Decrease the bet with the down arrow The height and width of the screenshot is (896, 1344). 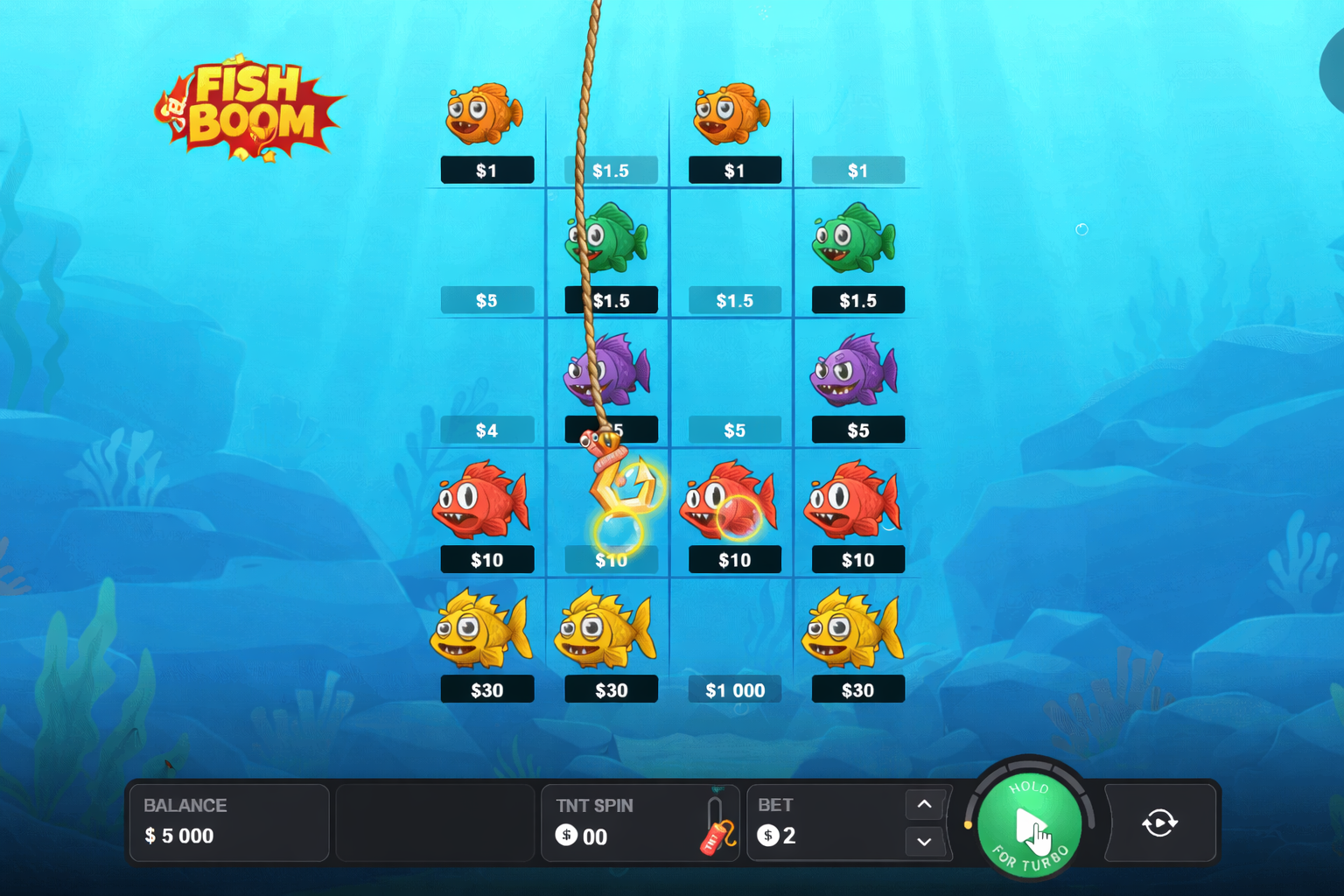(923, 842)
